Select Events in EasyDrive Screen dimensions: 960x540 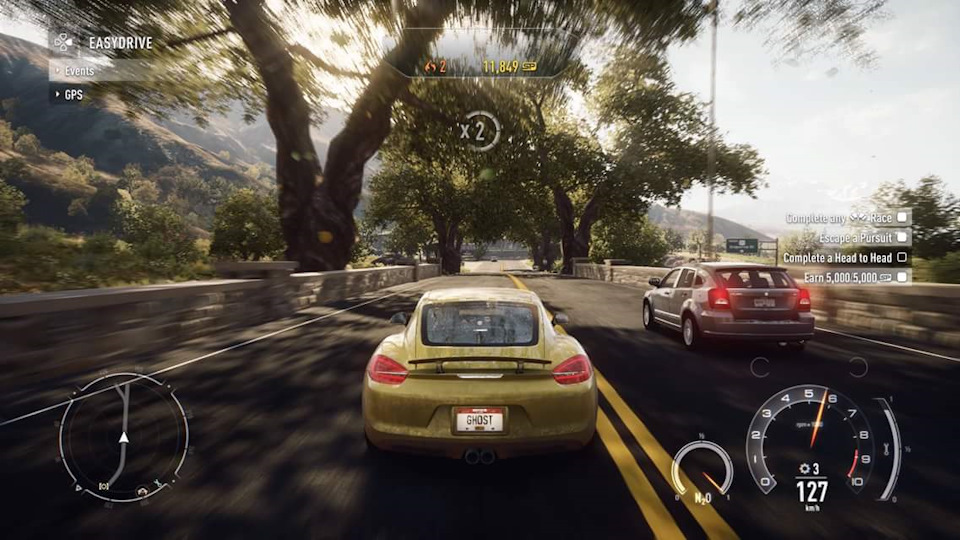coord(80,71)
